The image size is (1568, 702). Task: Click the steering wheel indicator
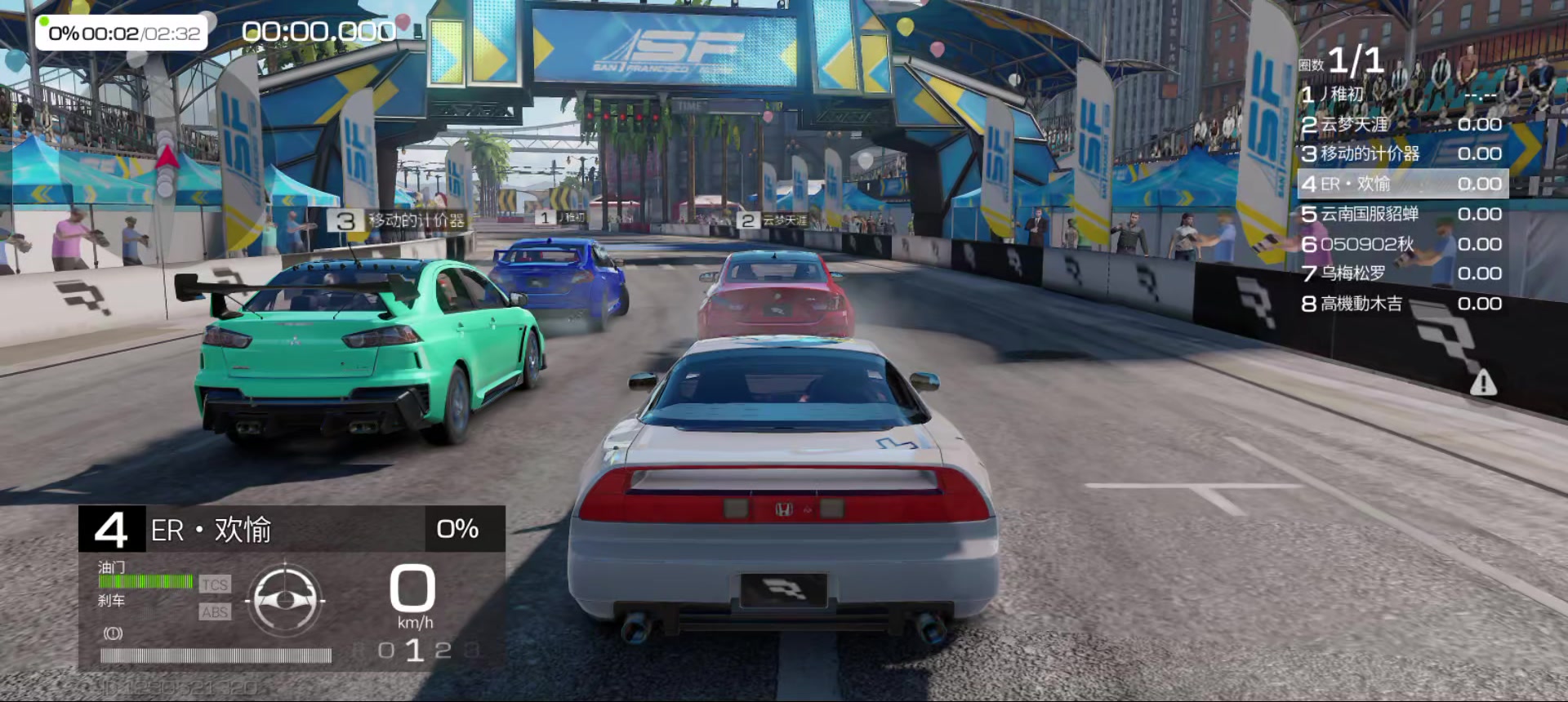285,601
